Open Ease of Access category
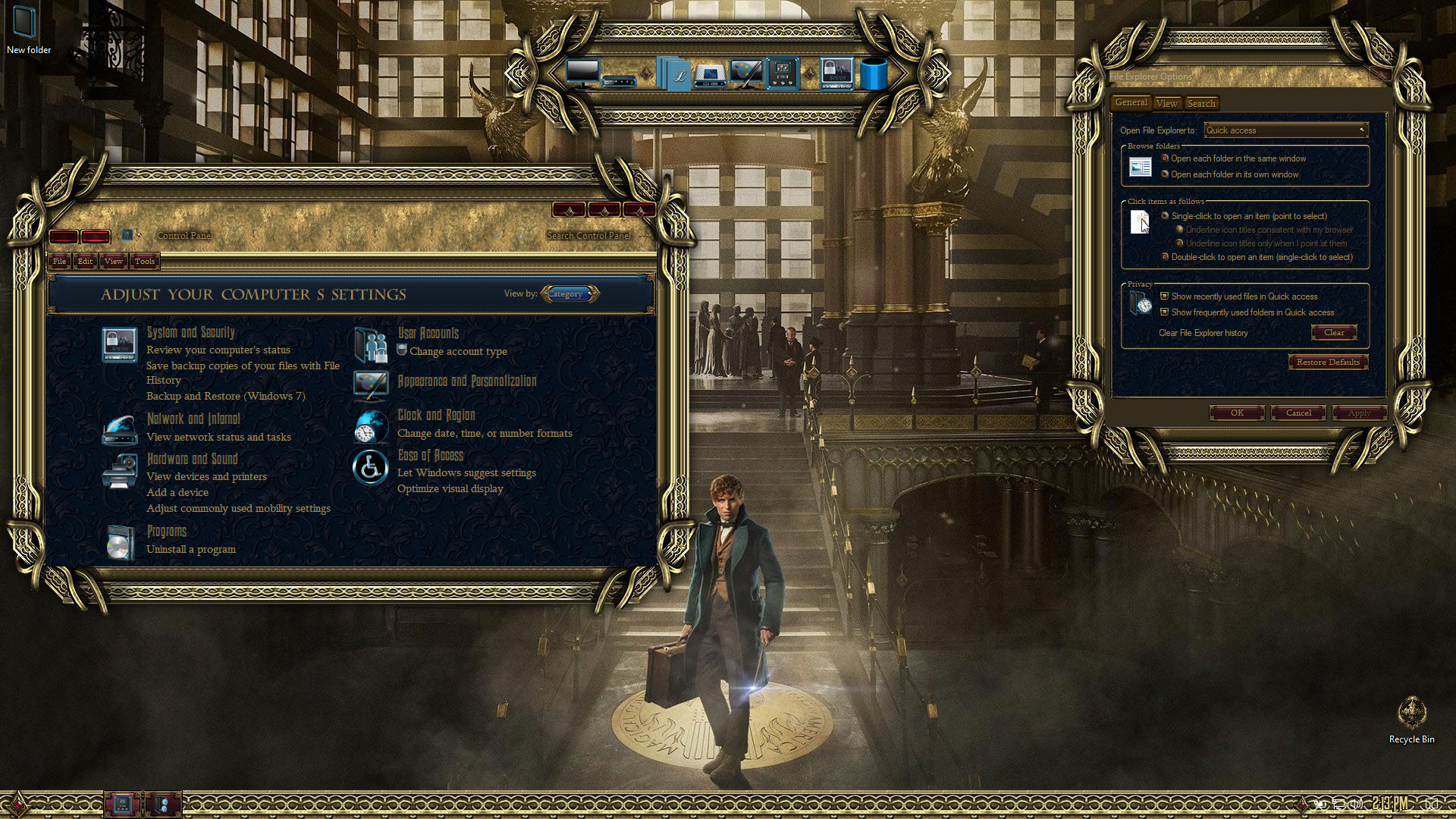Screen dimensions: 1456x819 pos(431,455)
